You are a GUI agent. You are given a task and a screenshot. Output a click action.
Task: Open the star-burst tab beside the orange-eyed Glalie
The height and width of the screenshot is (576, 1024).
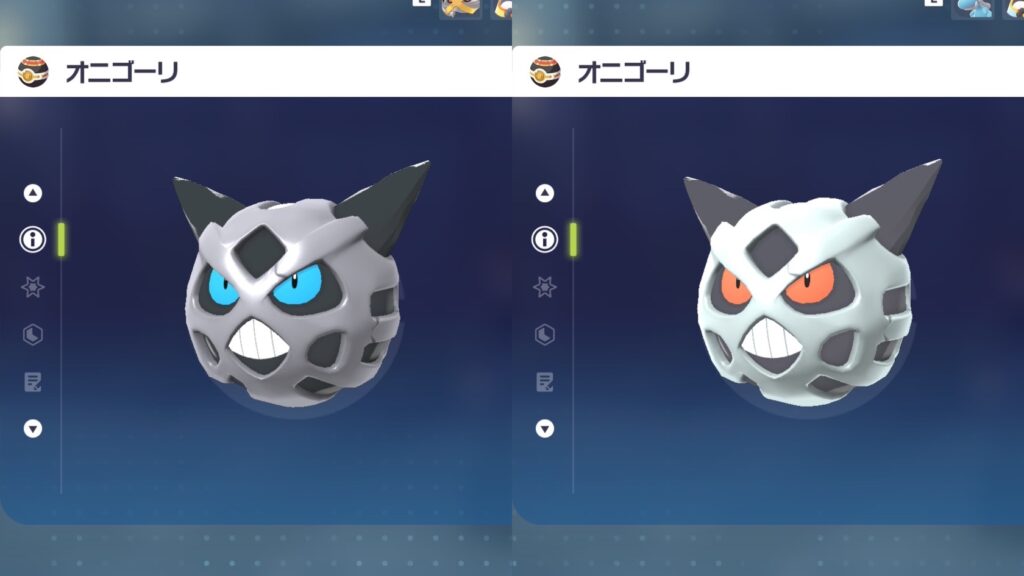click(545, 287)
